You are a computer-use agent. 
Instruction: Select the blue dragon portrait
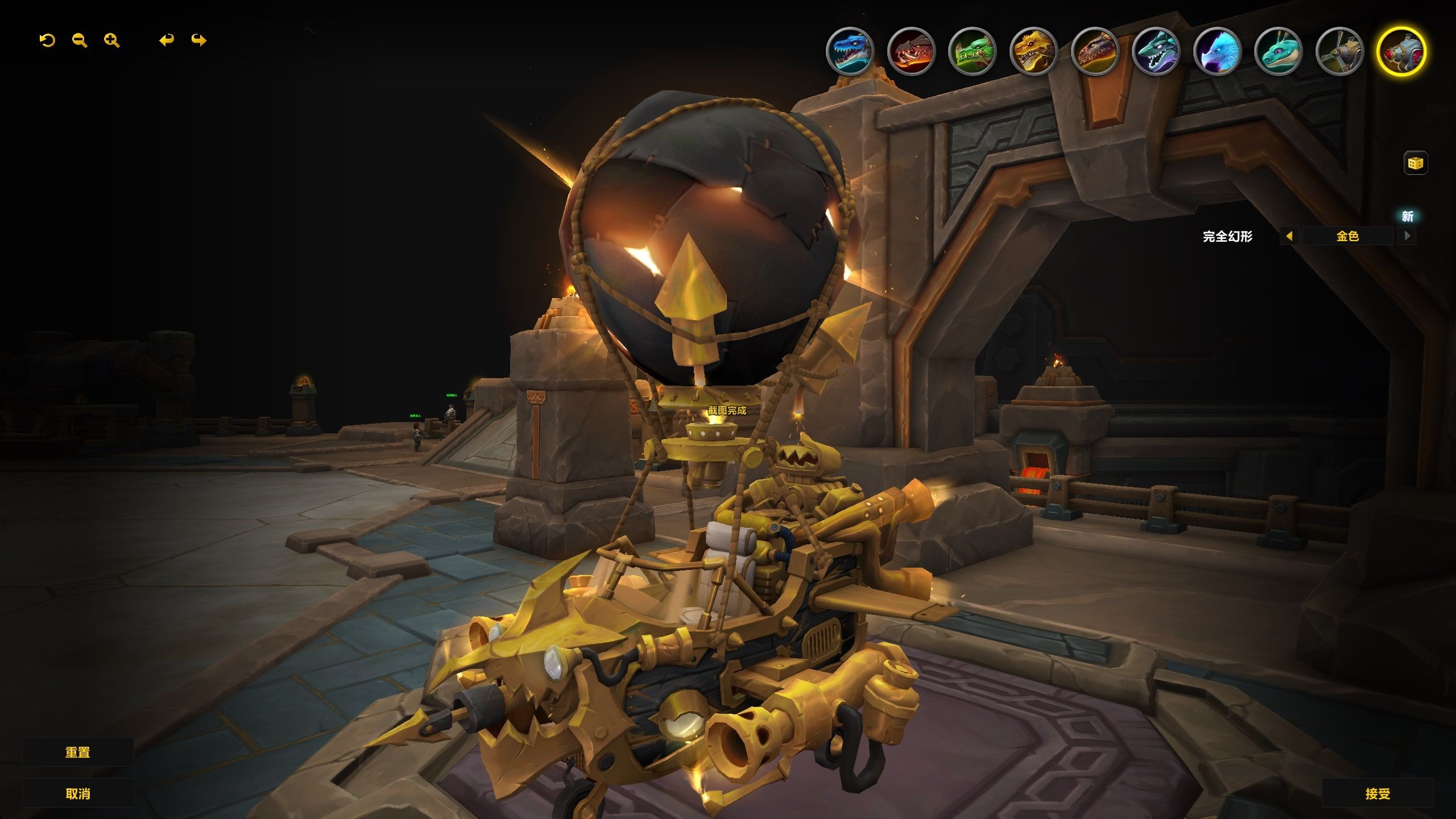[850, 51]
